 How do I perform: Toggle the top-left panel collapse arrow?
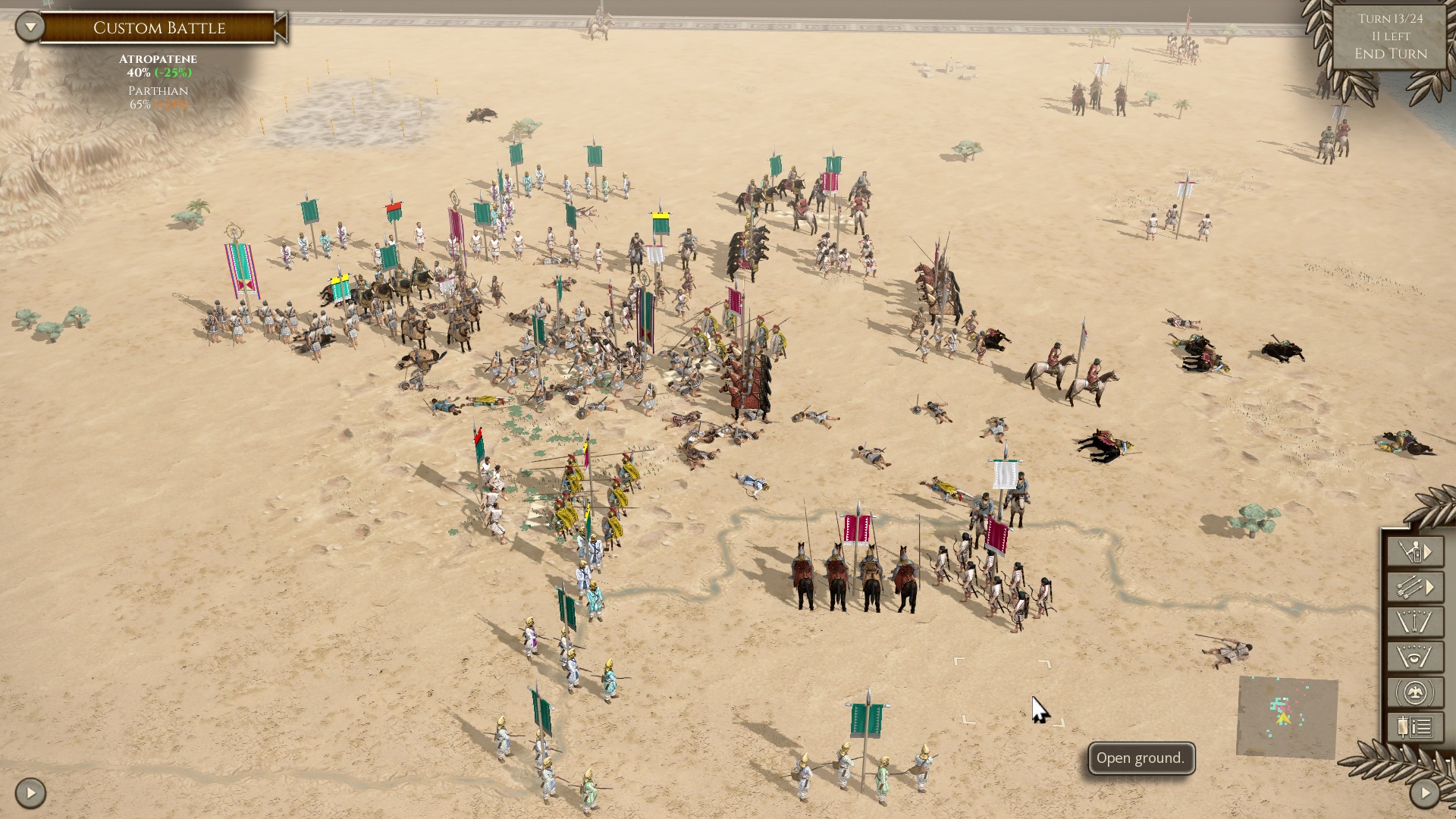[x=30, y=27]
